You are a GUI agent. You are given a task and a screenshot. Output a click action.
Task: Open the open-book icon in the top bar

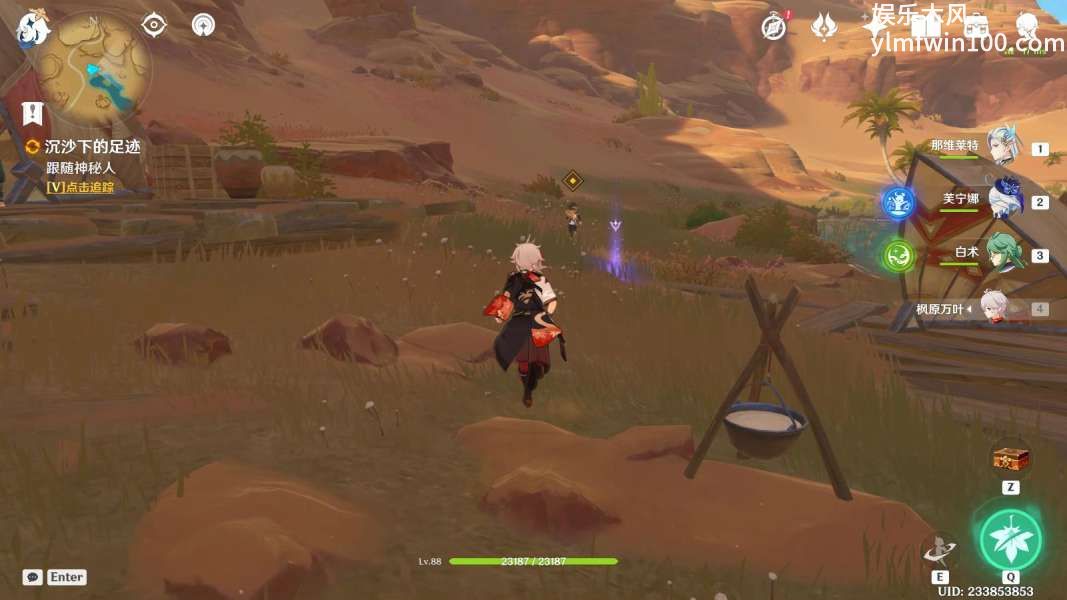coord(925,27)
